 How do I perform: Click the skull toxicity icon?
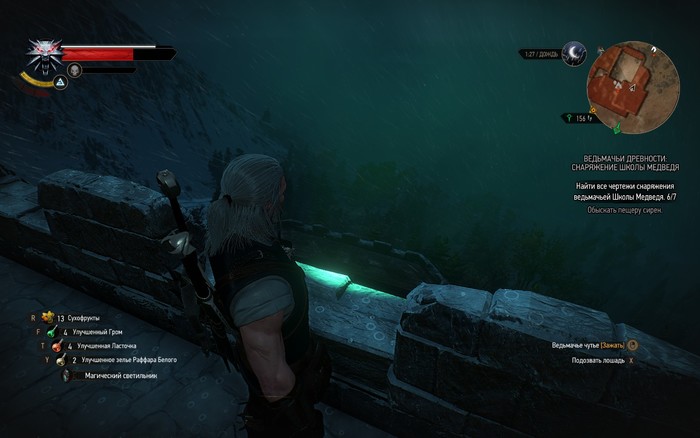pos(73,70)
